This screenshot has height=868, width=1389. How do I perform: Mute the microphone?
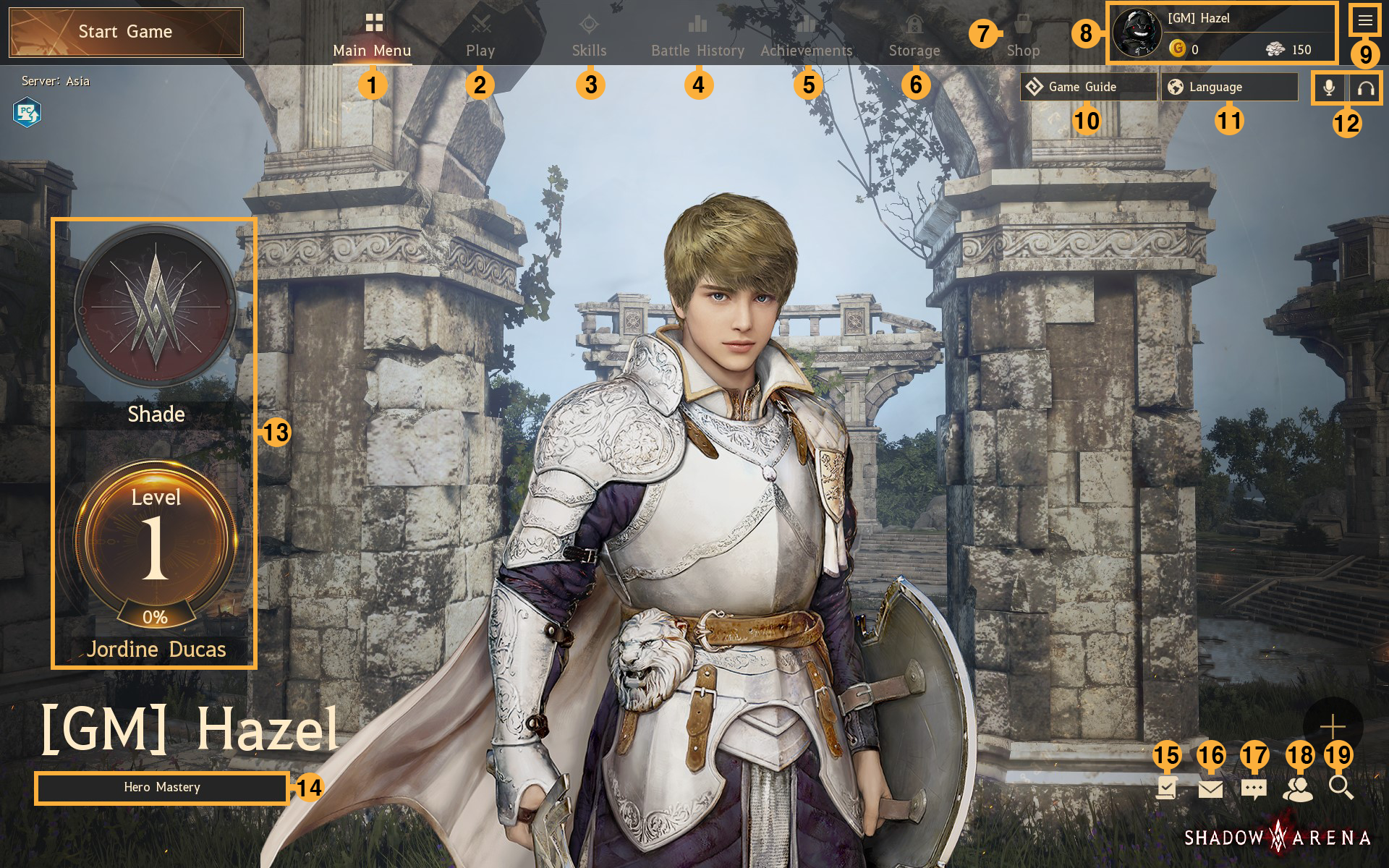point(1329,87)
